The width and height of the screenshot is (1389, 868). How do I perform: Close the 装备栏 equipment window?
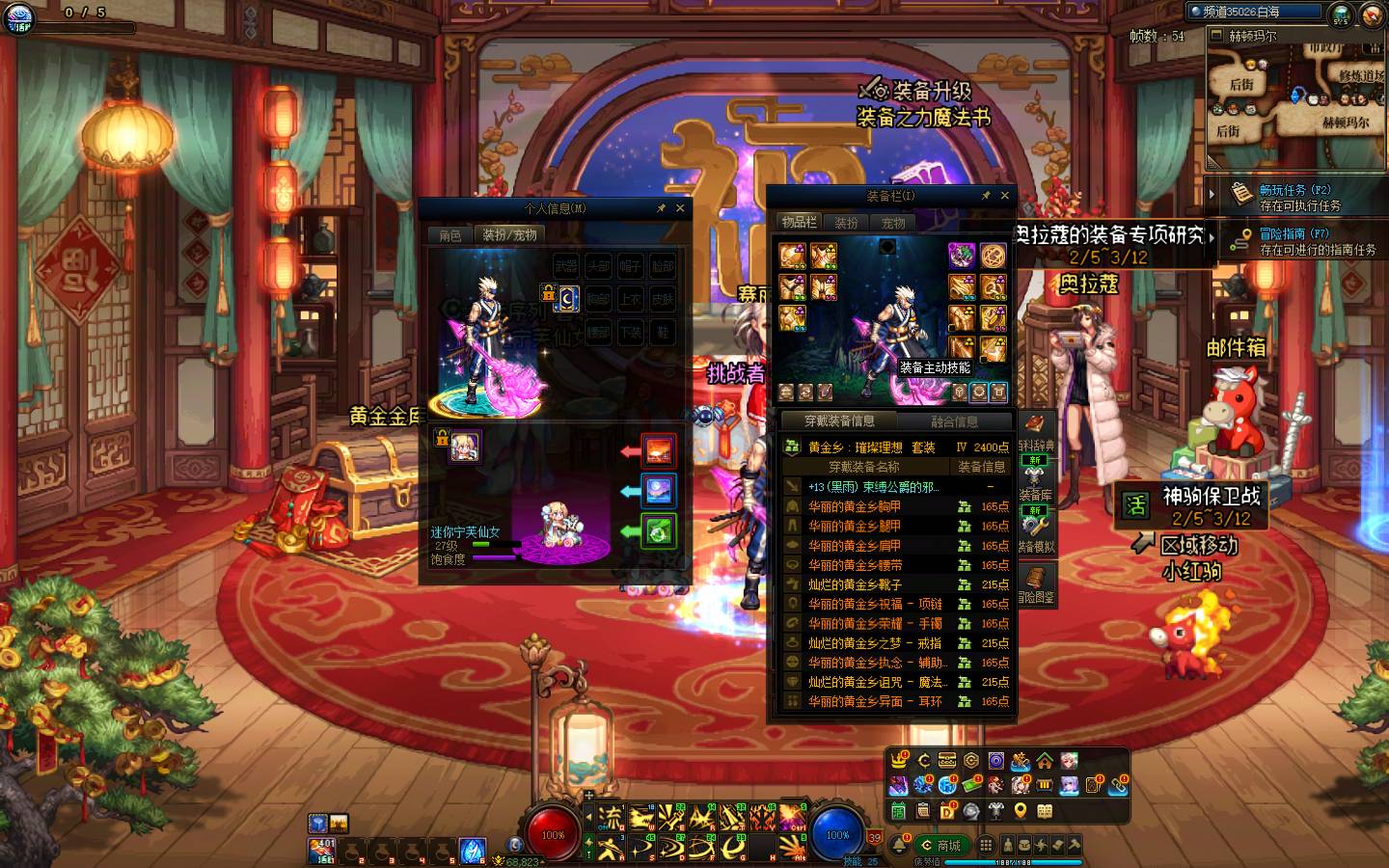(x=1004, y=196)
